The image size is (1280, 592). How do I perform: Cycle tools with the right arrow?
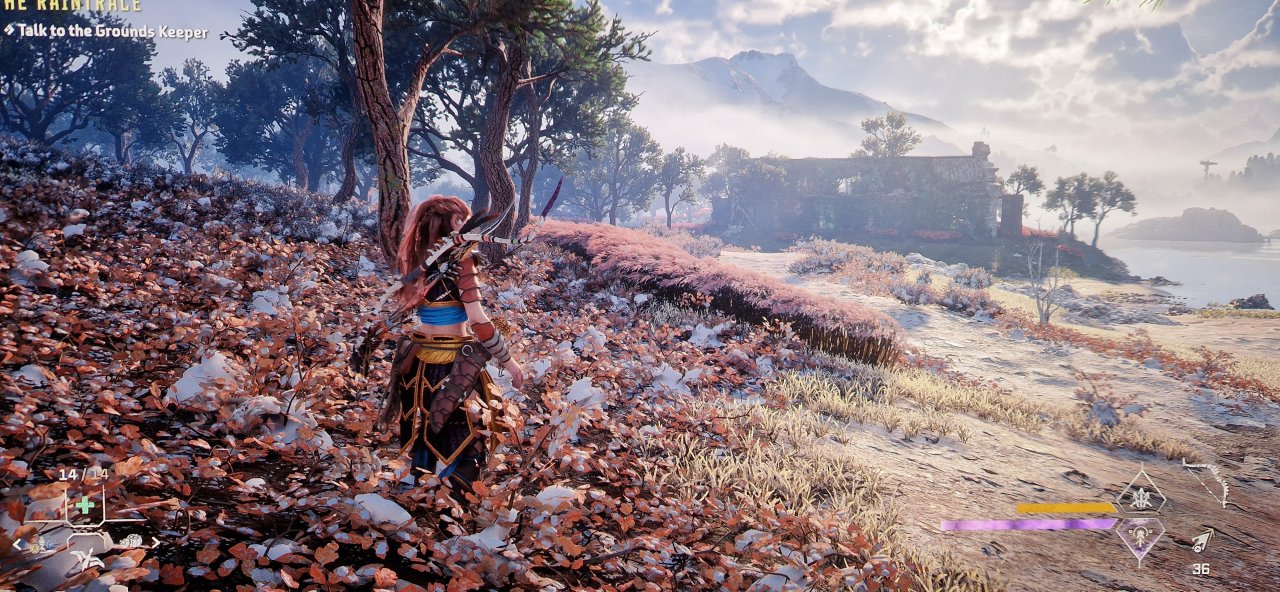pyautogui.click(x=154, y=544)
